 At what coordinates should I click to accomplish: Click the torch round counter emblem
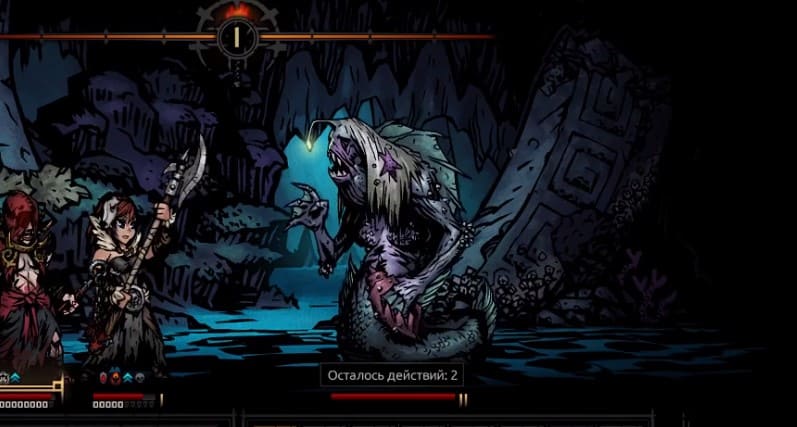pyautogui.click(x=237, y=37)
